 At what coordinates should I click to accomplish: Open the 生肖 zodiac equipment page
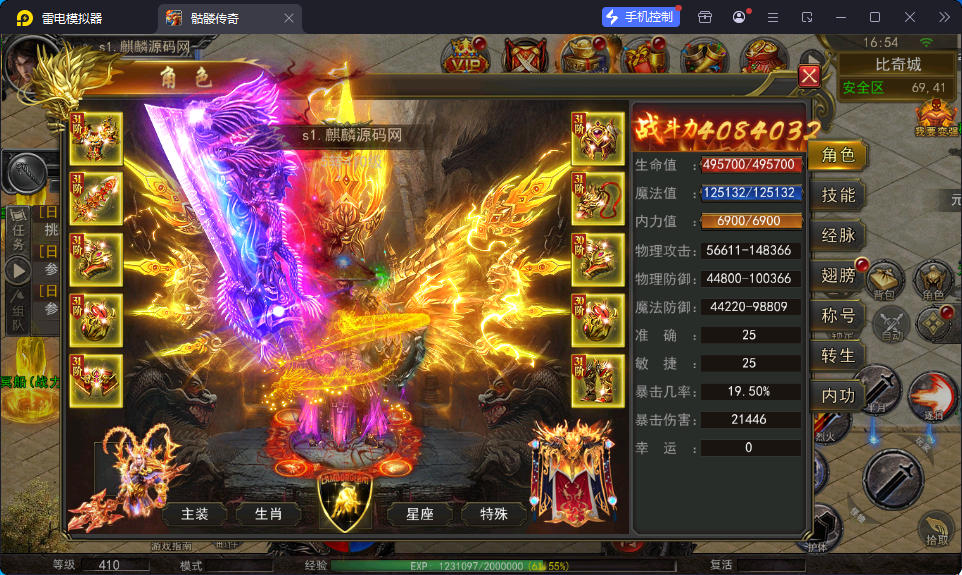268,514
